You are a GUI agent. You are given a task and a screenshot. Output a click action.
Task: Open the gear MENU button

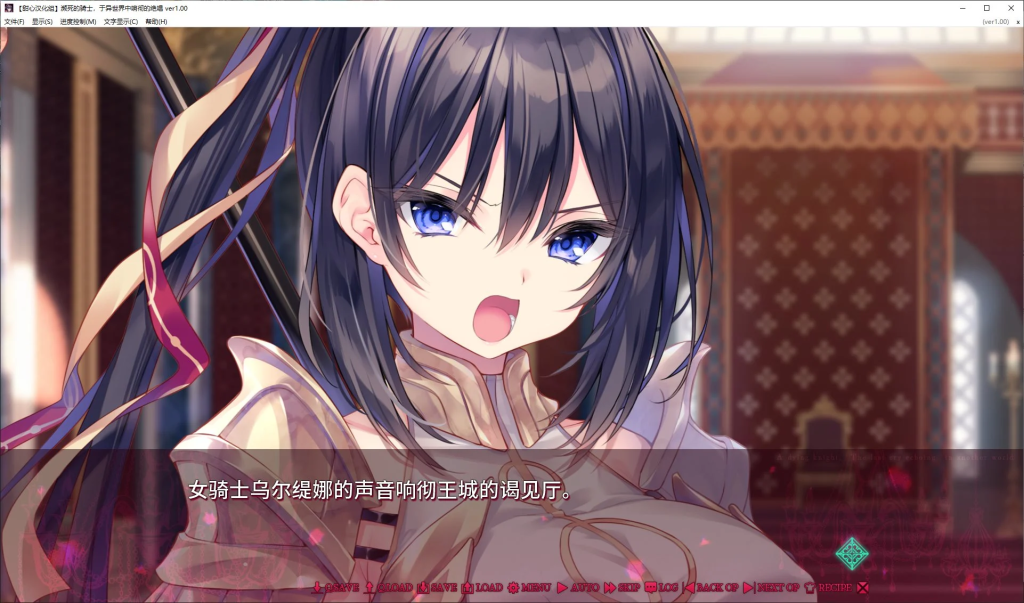pos(529,588)
